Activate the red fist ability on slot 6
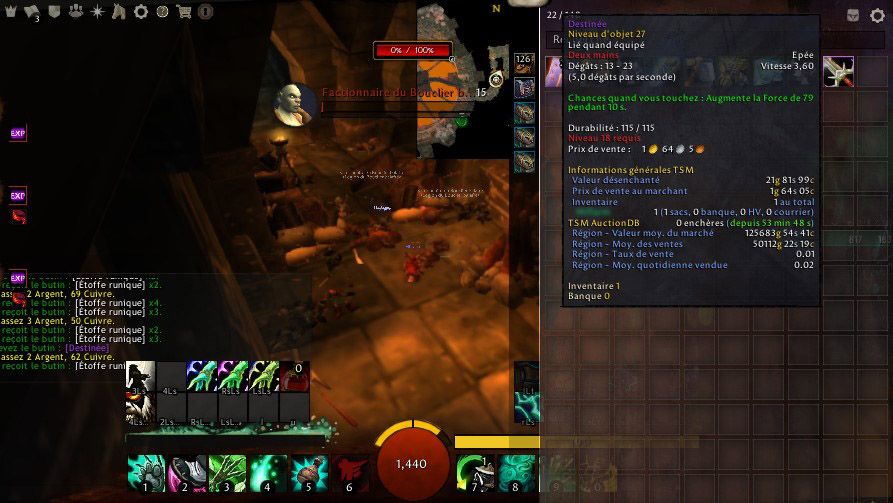The height and width of the screenshot is (503, 893). tap(349, 473)
